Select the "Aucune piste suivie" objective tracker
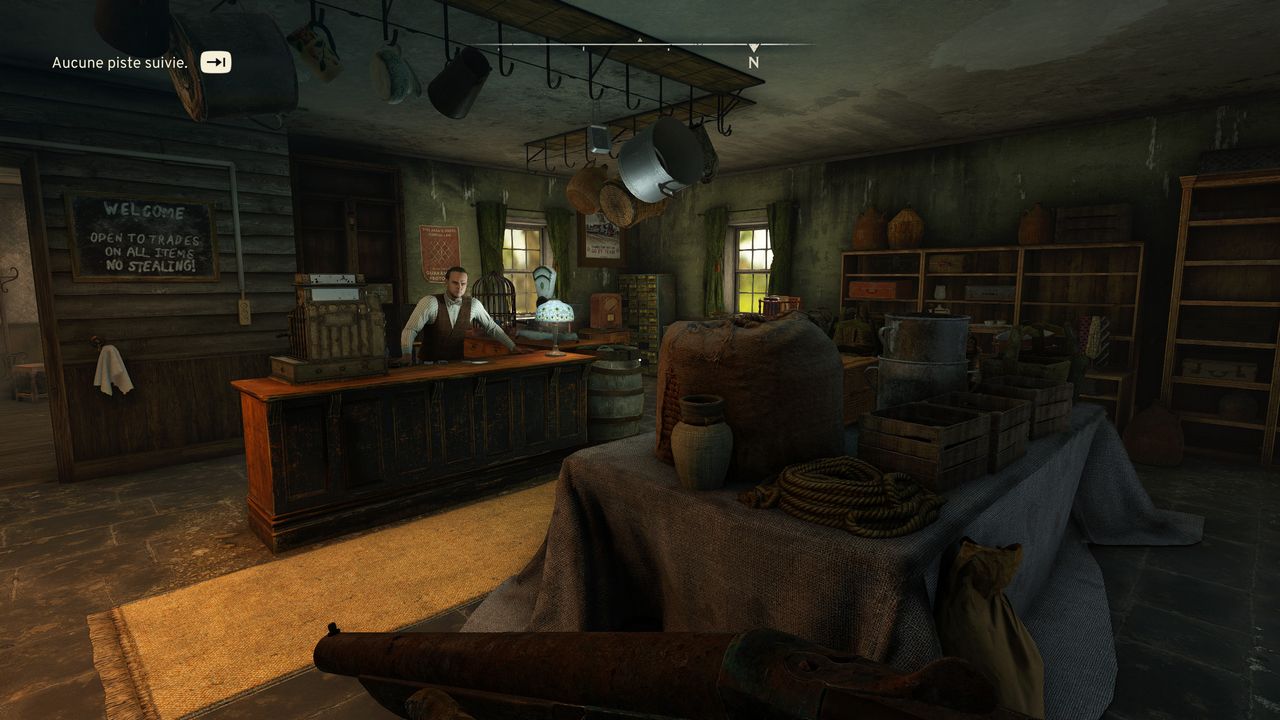 [x=120, y=63]
